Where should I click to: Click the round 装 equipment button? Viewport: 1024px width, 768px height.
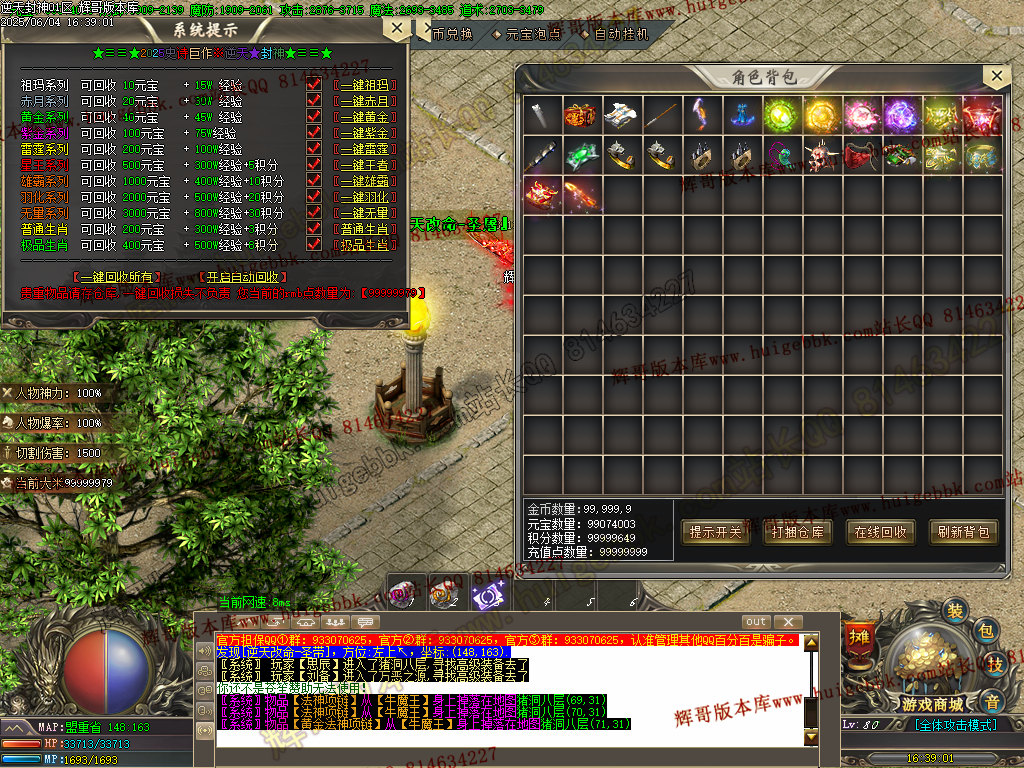point(957,610)
